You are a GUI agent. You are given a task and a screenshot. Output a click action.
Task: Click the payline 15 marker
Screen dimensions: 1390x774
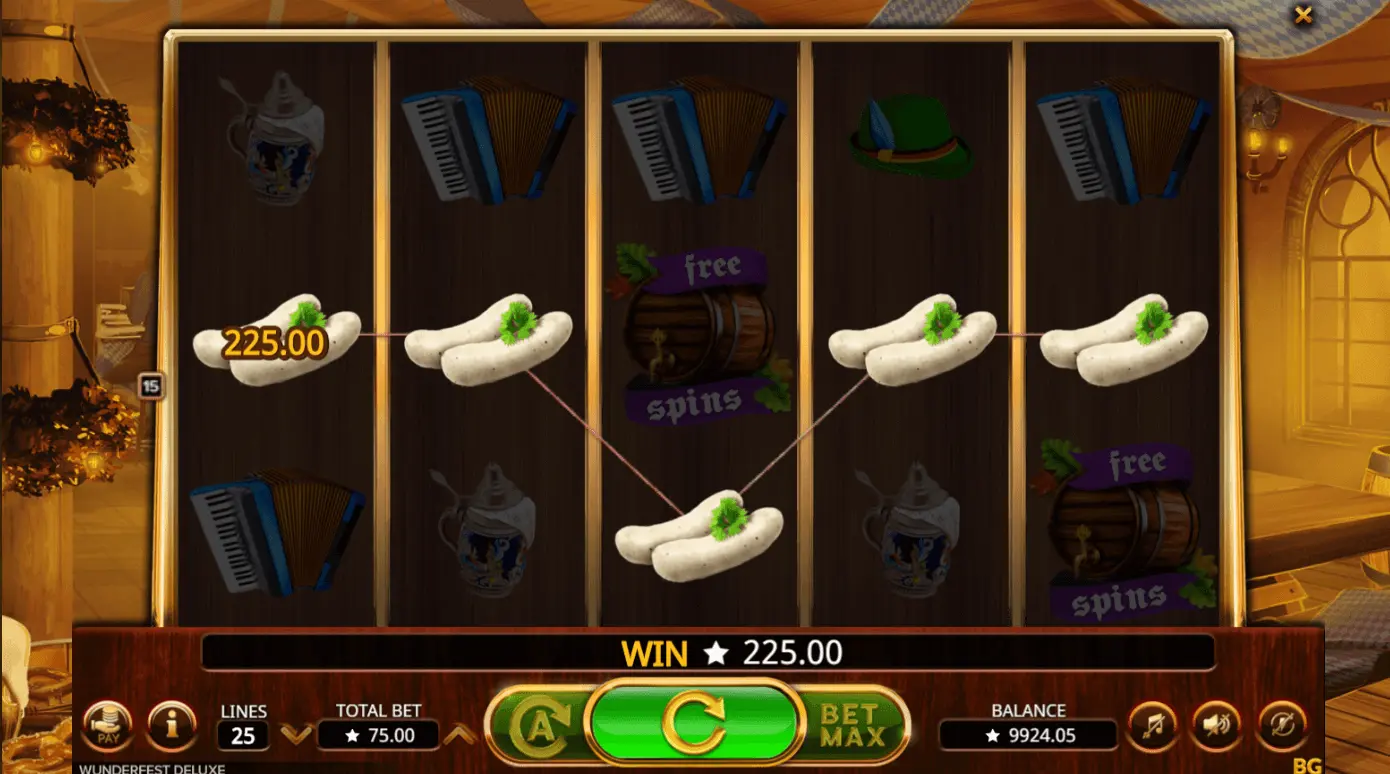(x=151, y=385)
